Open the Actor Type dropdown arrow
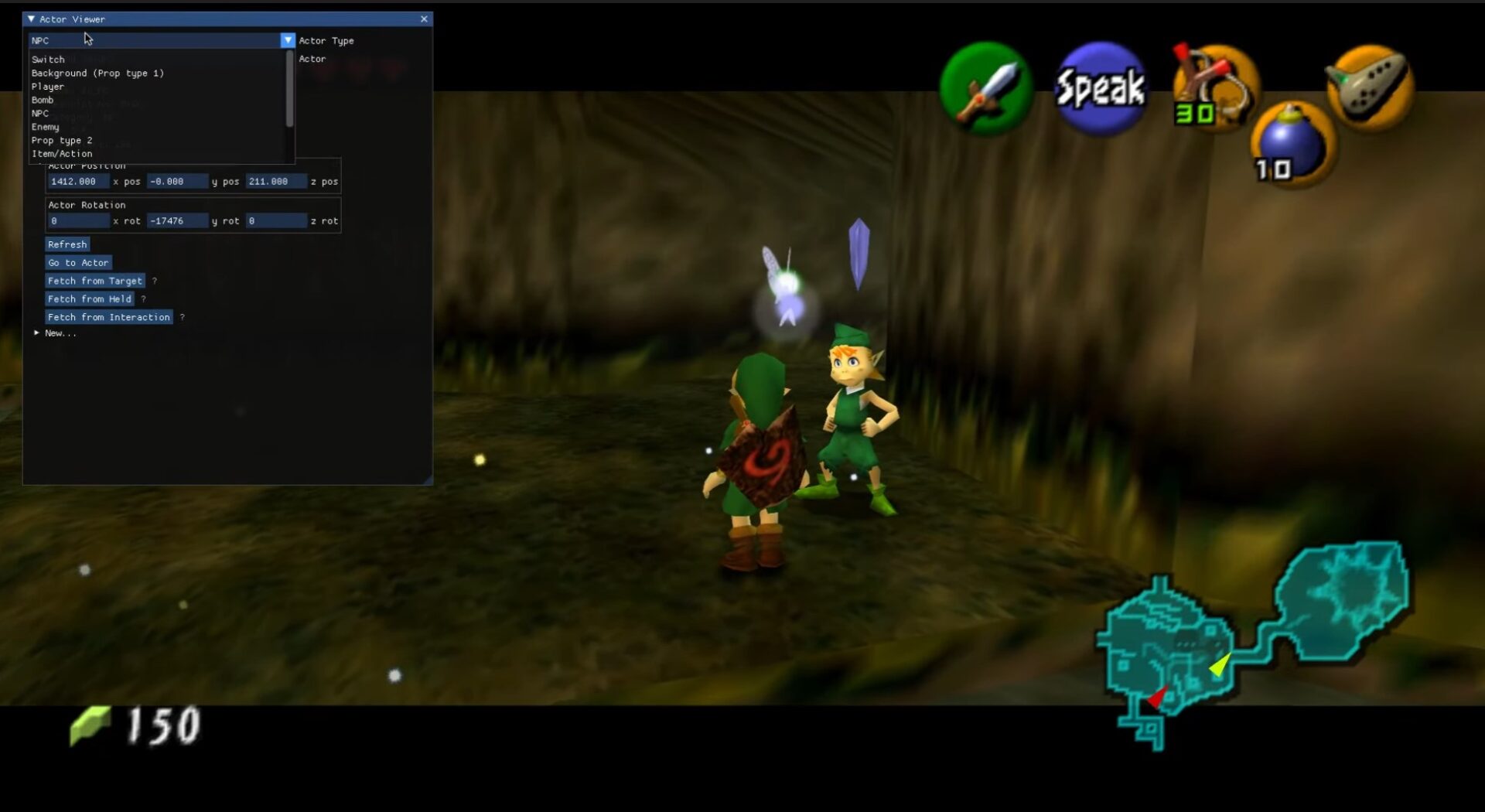The height and width of the screenshot is (812, 1485). pyautogui.click(x=288, y=39)
